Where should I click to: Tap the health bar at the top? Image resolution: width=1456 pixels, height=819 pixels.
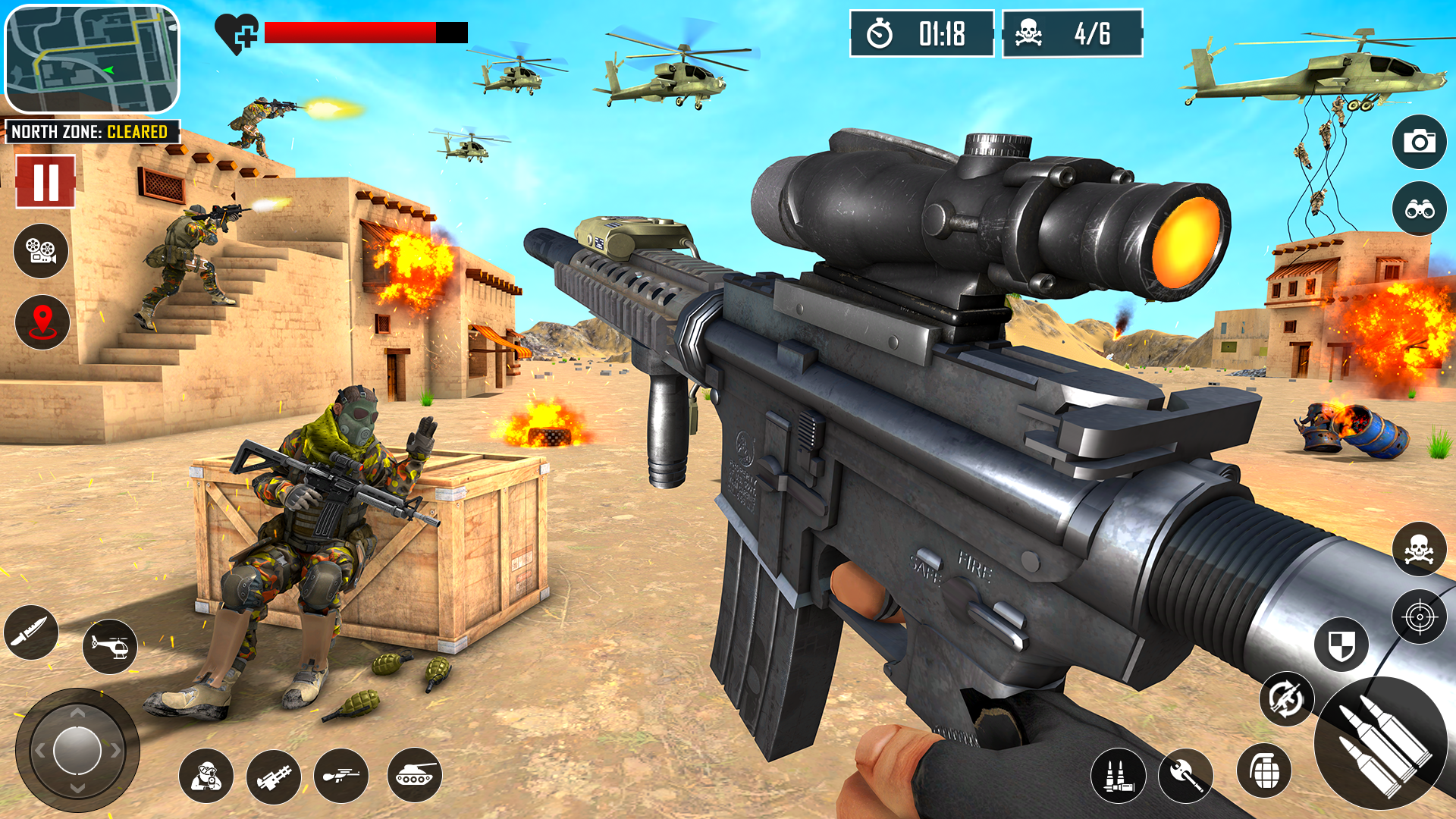point(349,32)
